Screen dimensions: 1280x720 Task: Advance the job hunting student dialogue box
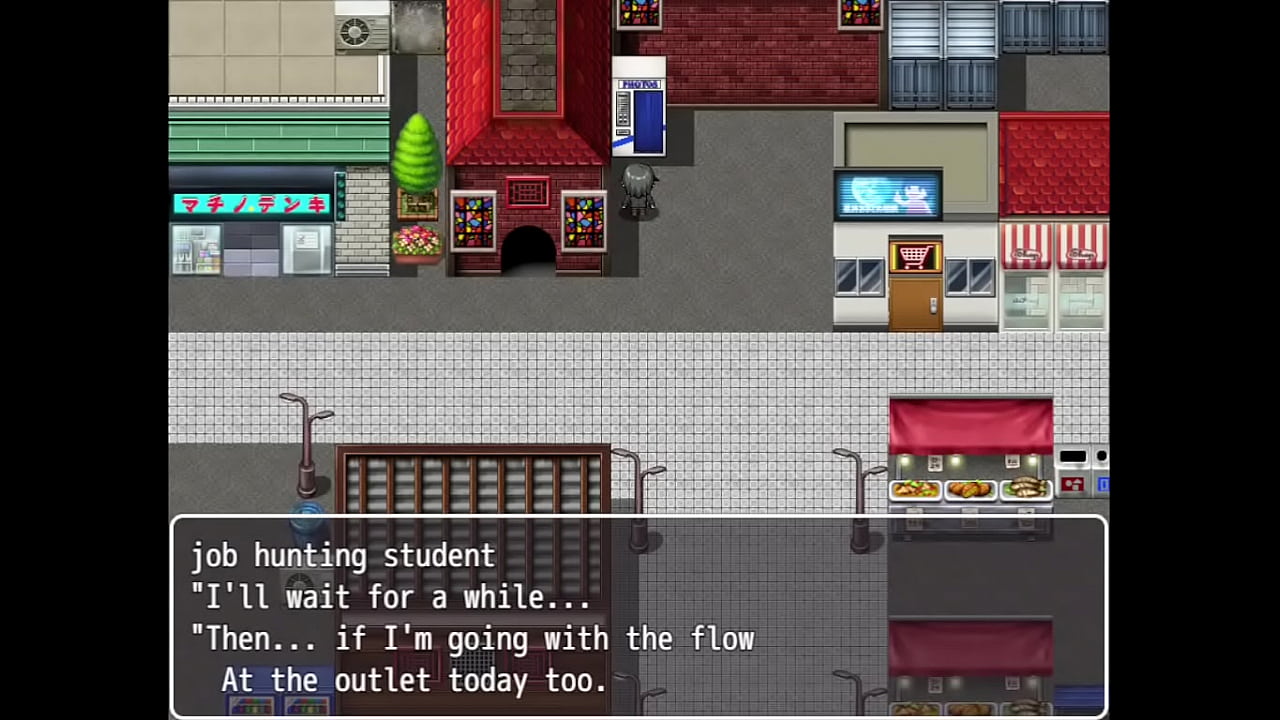638,616
